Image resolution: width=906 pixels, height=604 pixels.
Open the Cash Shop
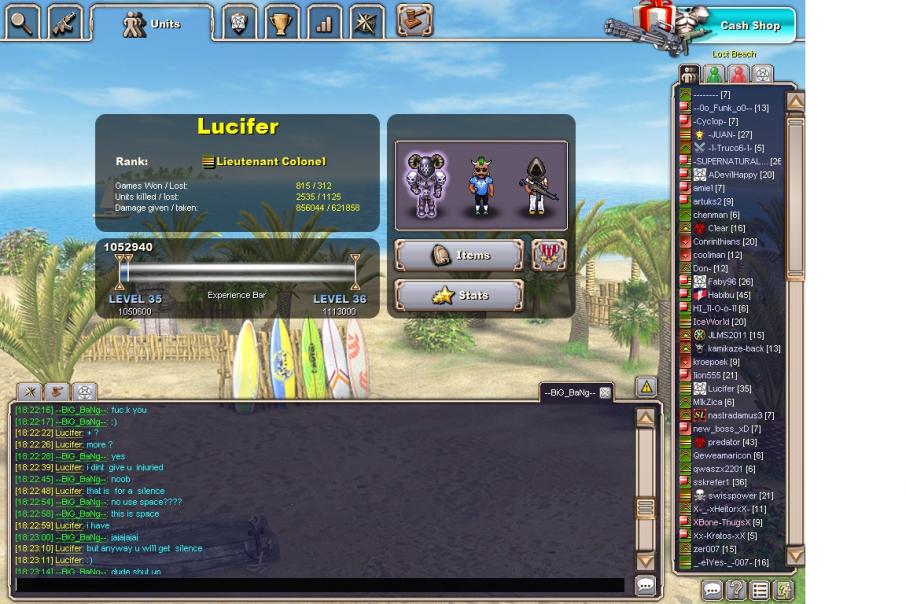(x=748, y=25)
